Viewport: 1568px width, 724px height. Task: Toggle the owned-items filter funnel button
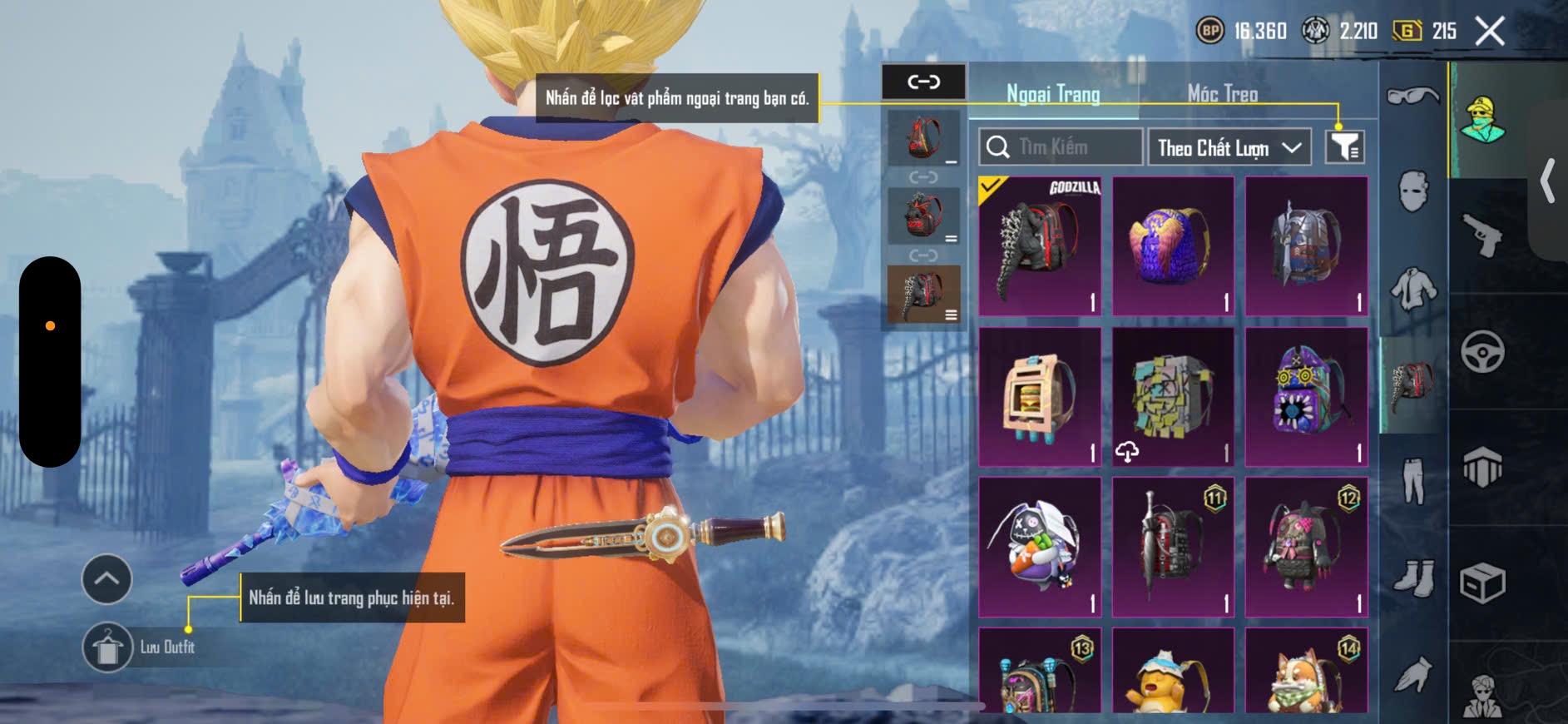(x=1344, y=147)
